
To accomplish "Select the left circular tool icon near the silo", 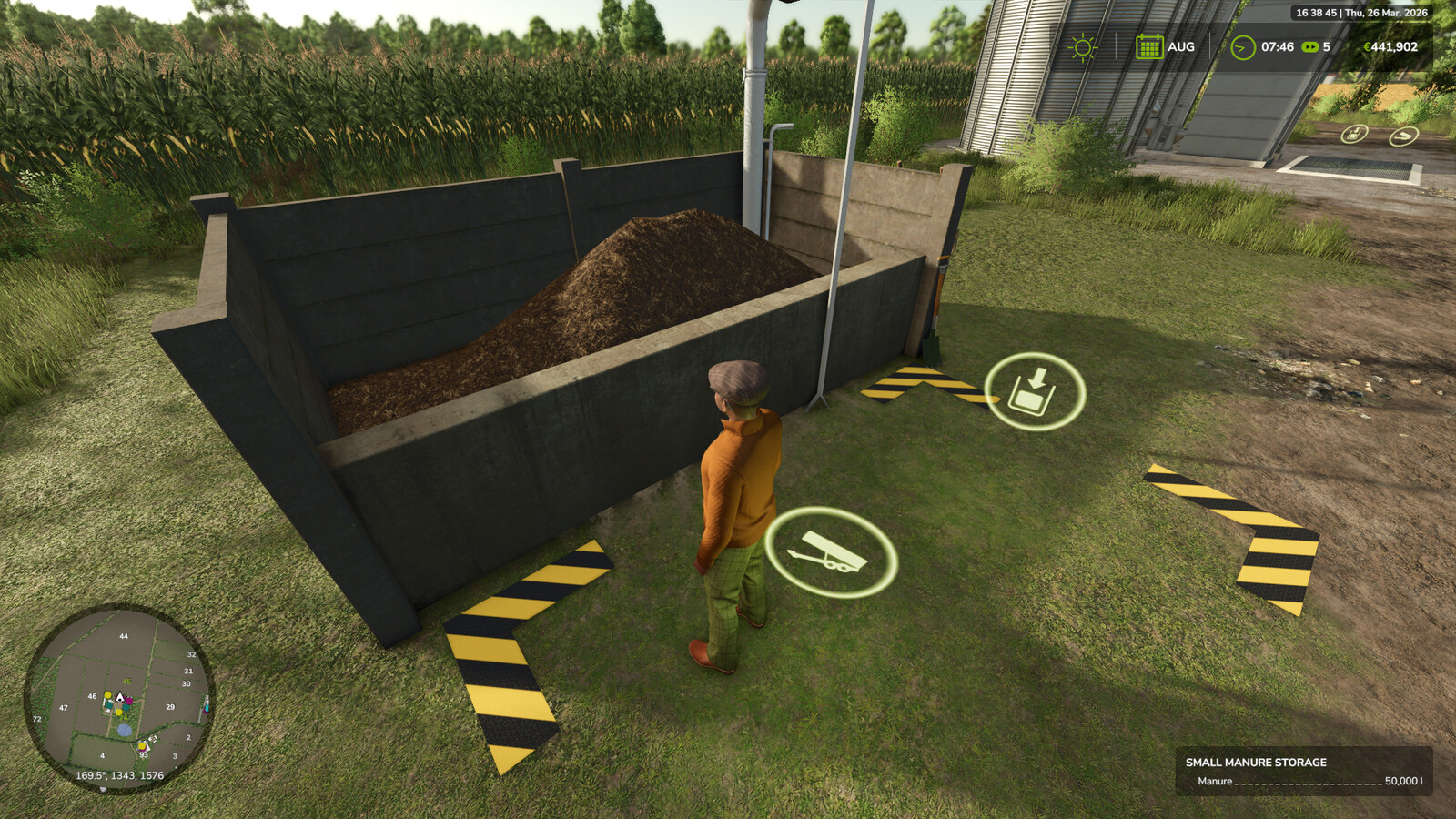I will 1353,135.
